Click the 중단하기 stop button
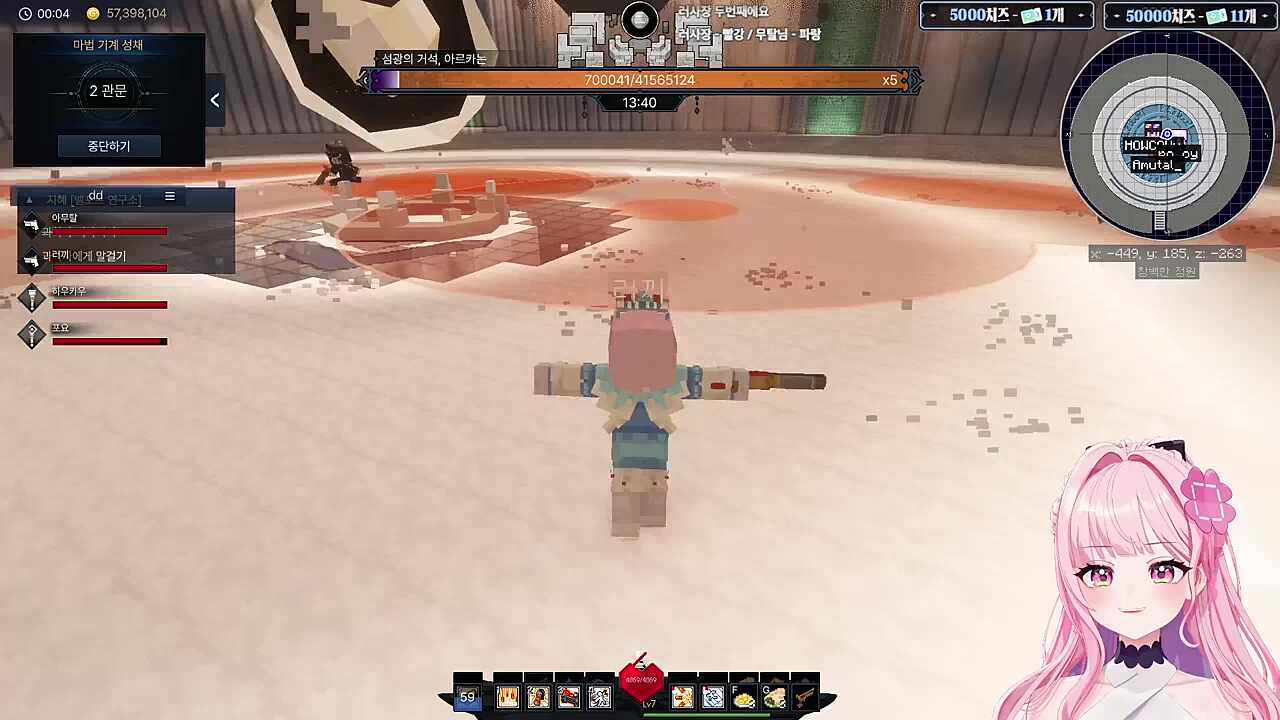The height and width of the screenshot is (720, 1280). click(108, 146)
